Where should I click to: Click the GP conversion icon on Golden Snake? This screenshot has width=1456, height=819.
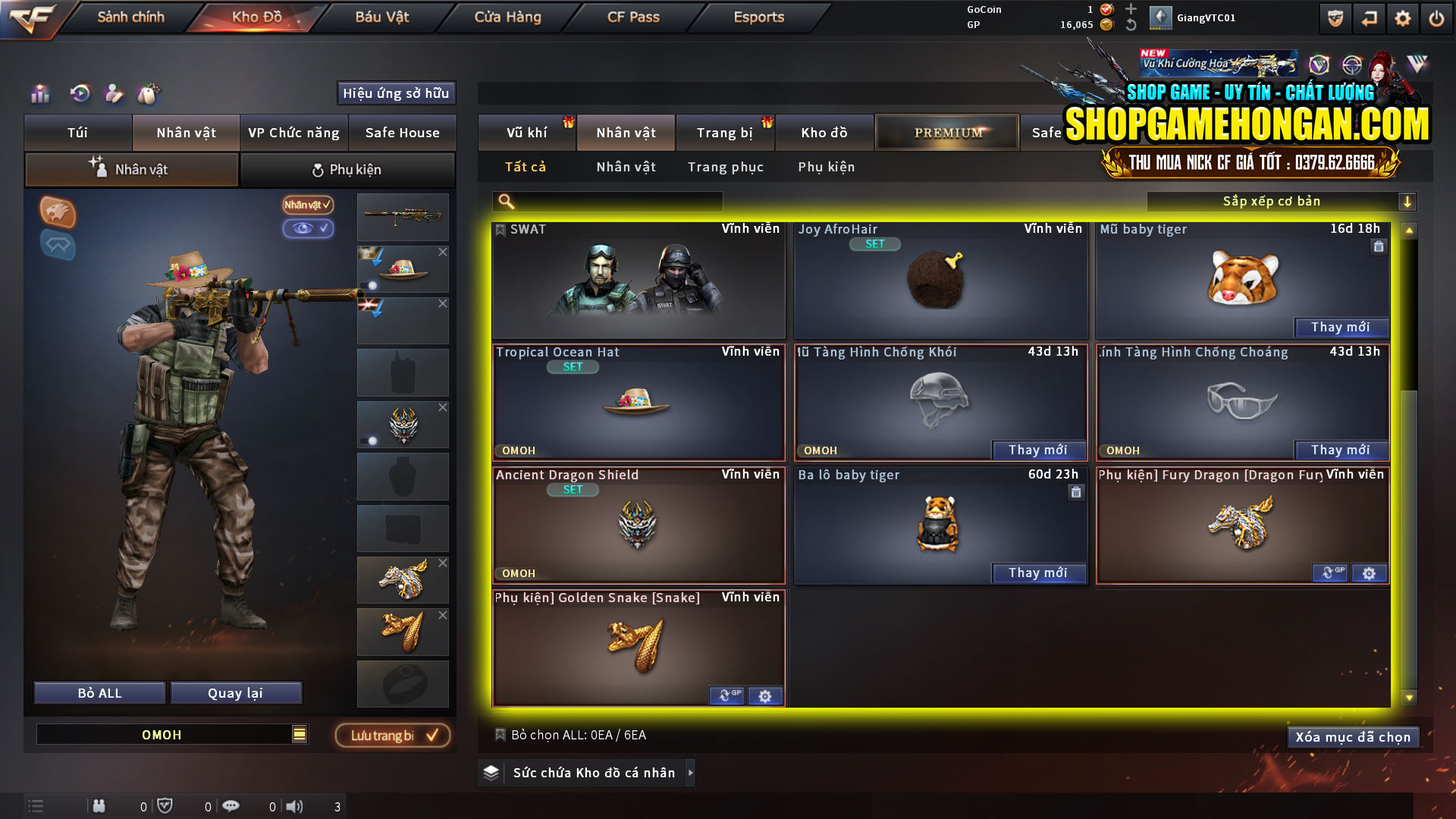(726, 695)
